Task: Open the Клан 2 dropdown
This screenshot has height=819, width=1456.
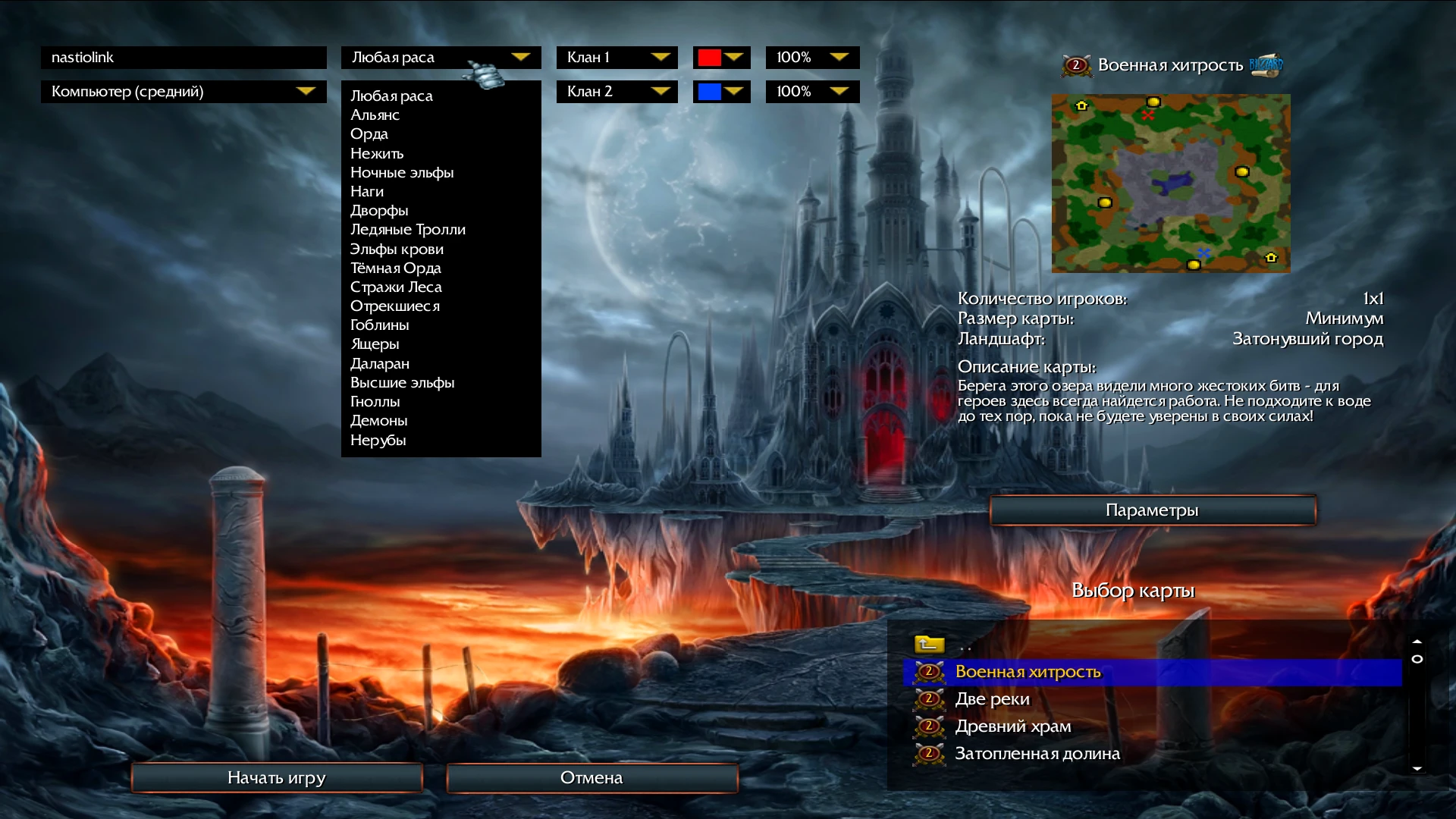Action: coord(616,91)
